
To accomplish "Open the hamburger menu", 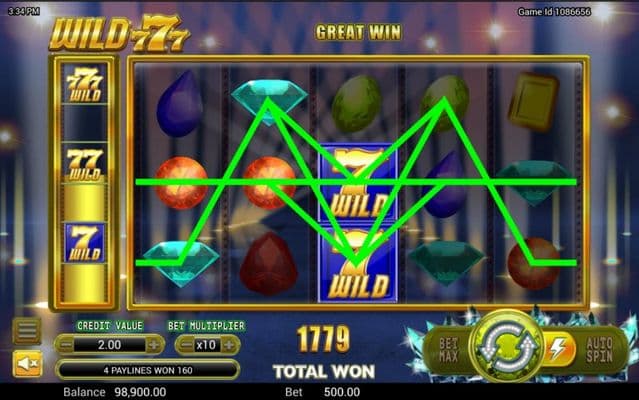I will point(26,330).
